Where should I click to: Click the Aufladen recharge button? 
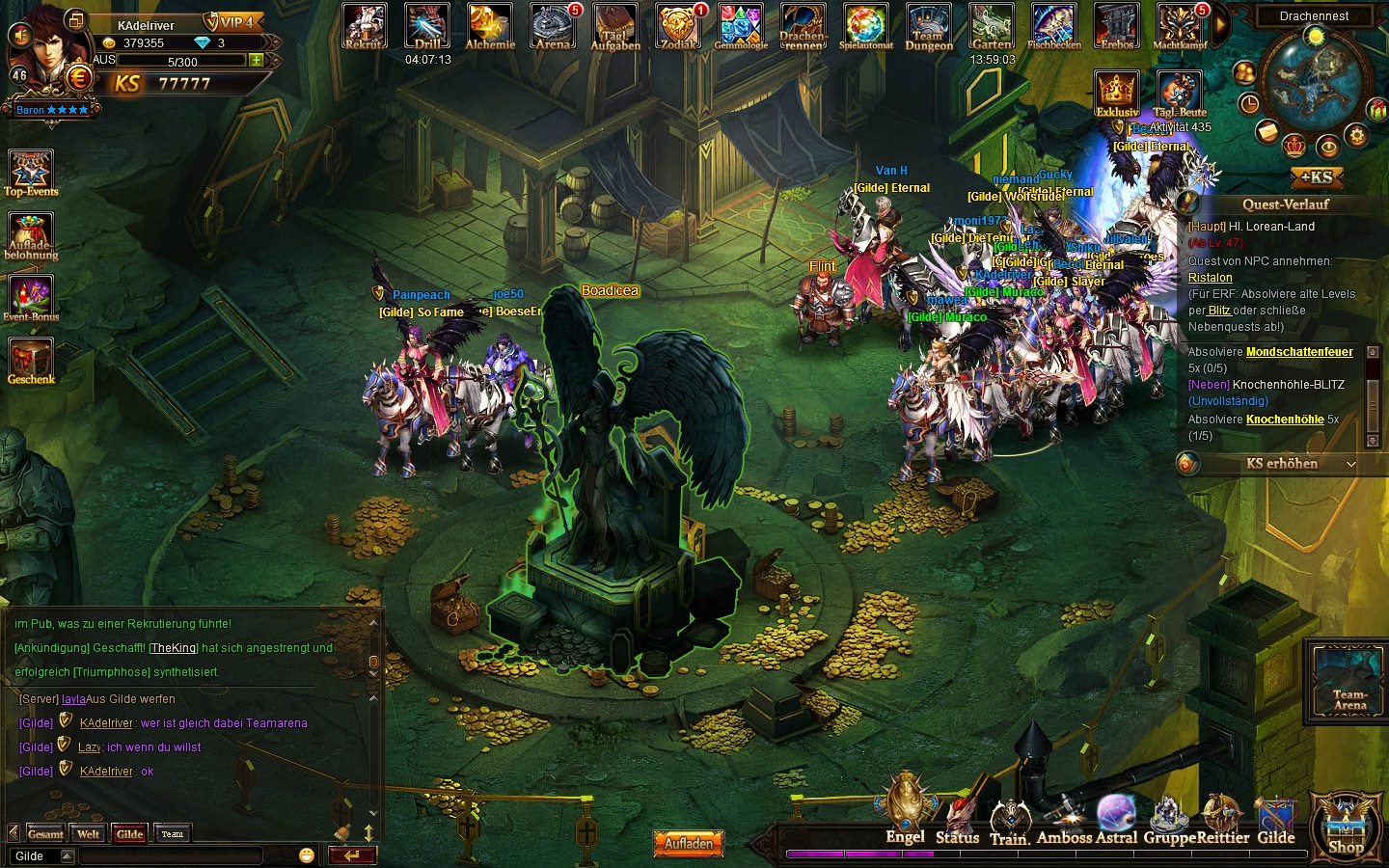click(x=689, y=843)
